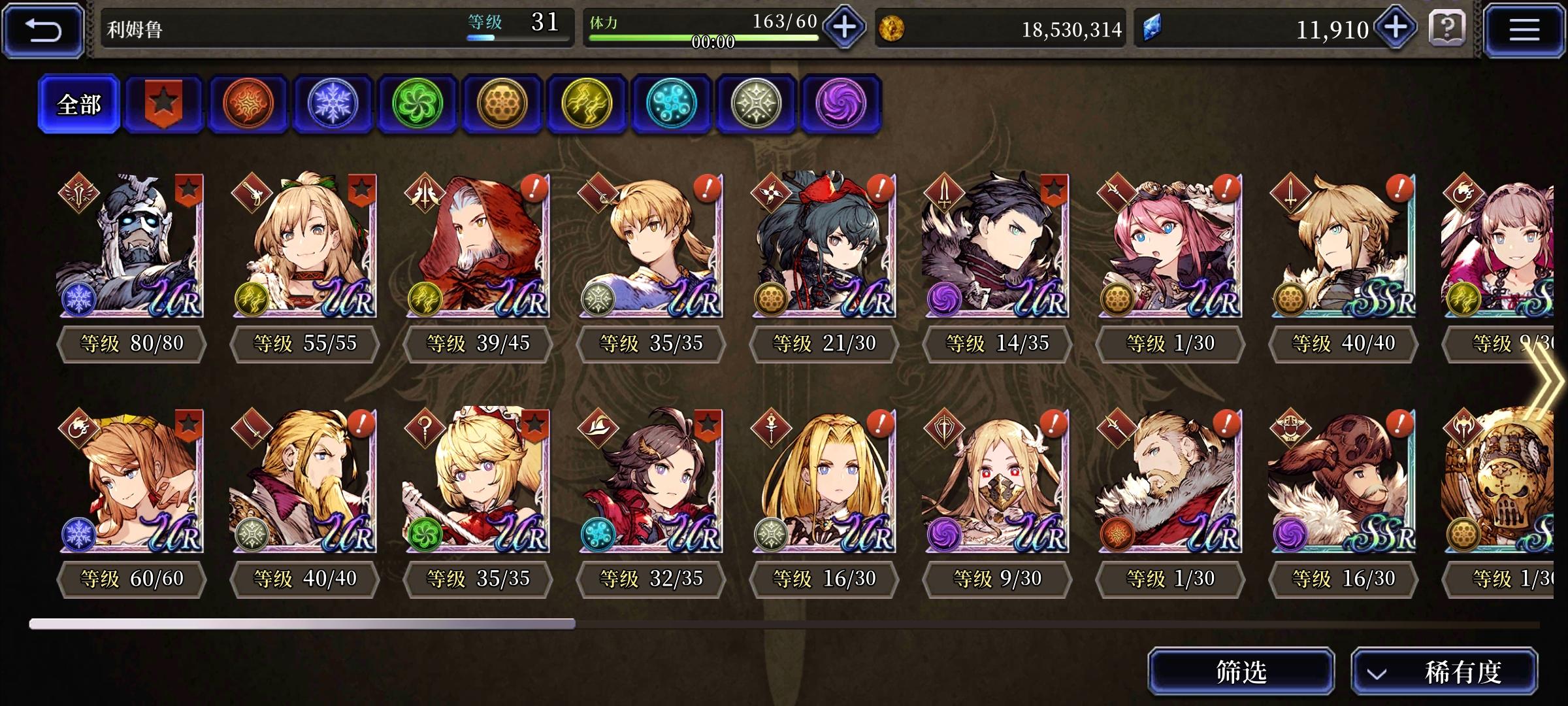This screenshot has width=1568, height=706.
Task: Select the water element filter icon
Action: click(x=672, y=105)
